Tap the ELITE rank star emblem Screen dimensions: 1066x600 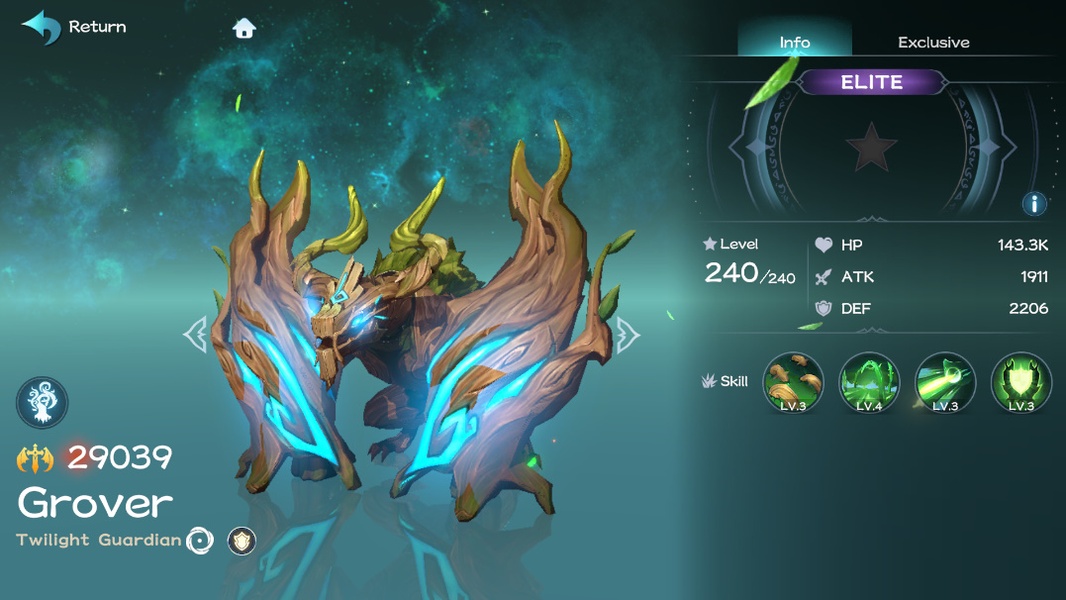point(871,148)
